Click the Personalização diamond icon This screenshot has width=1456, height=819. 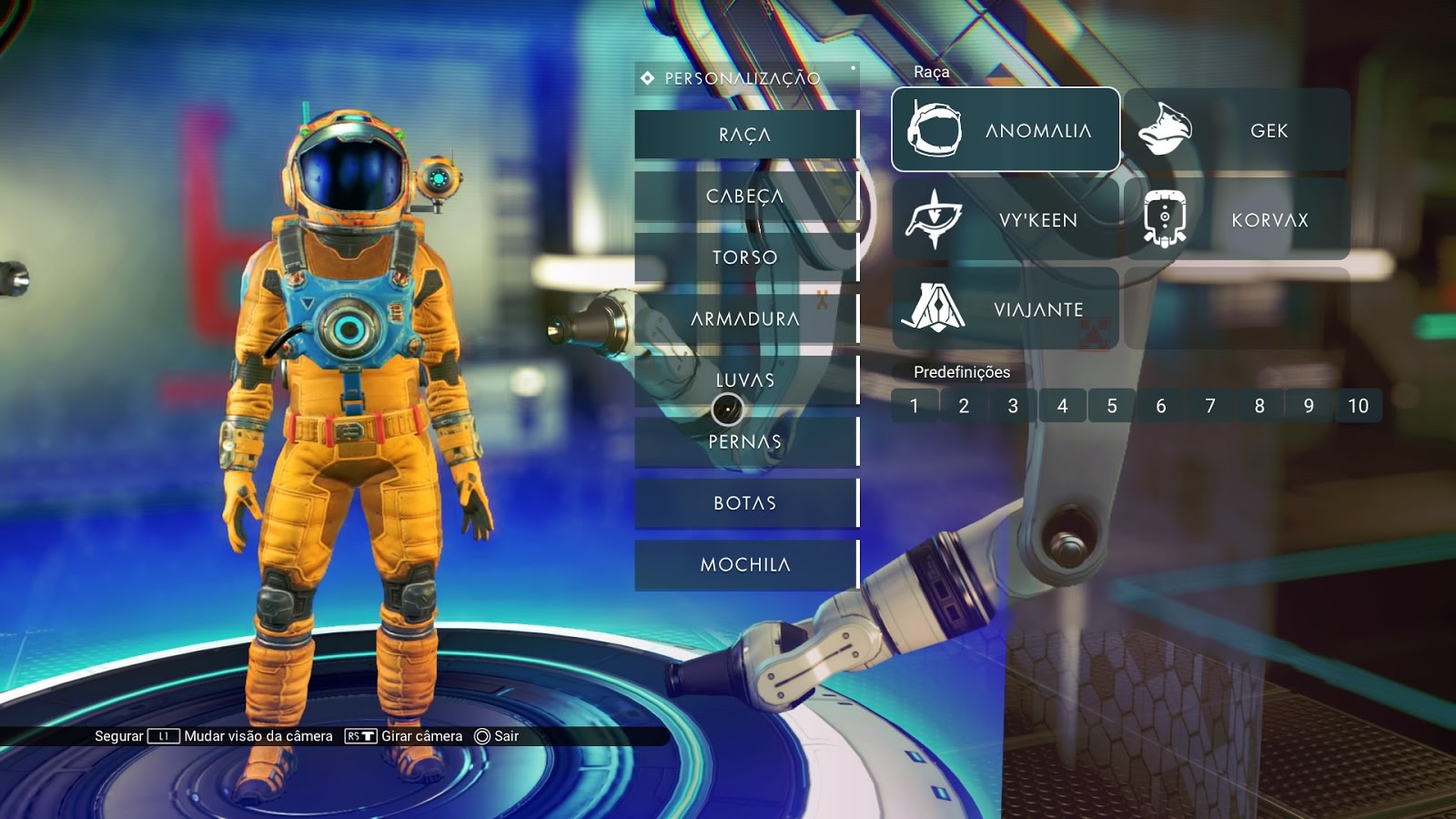pos(646,77)
